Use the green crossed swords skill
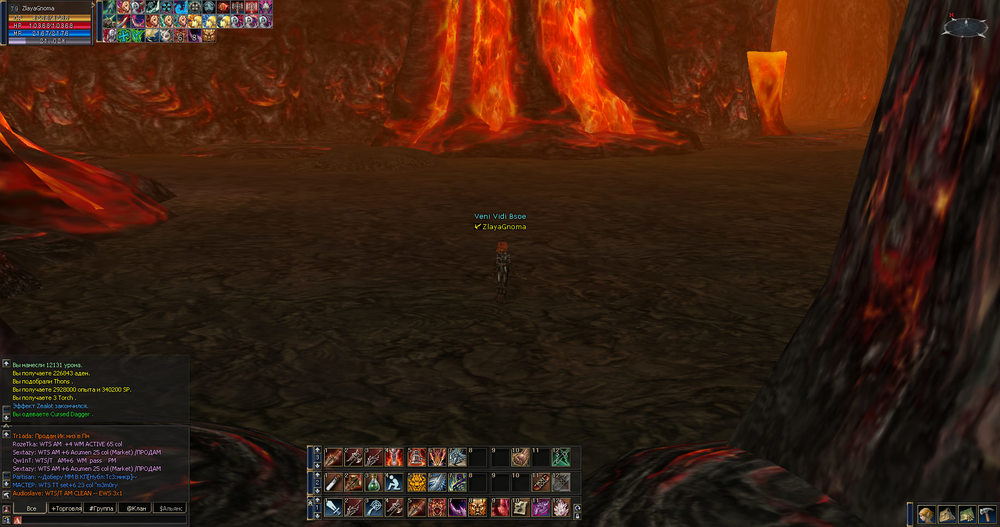 pyautogui.click(x=561, y=457)
